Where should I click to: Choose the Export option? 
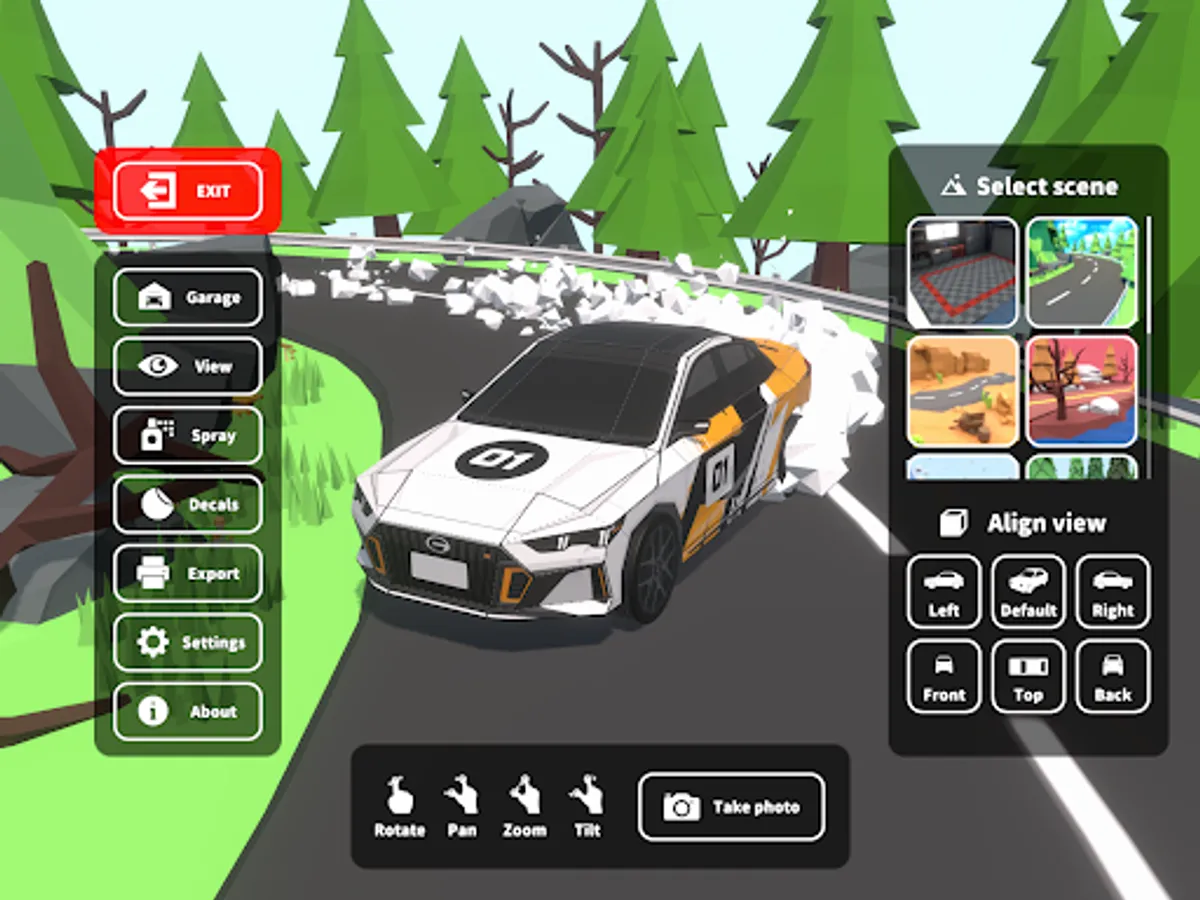pos(188,573)
